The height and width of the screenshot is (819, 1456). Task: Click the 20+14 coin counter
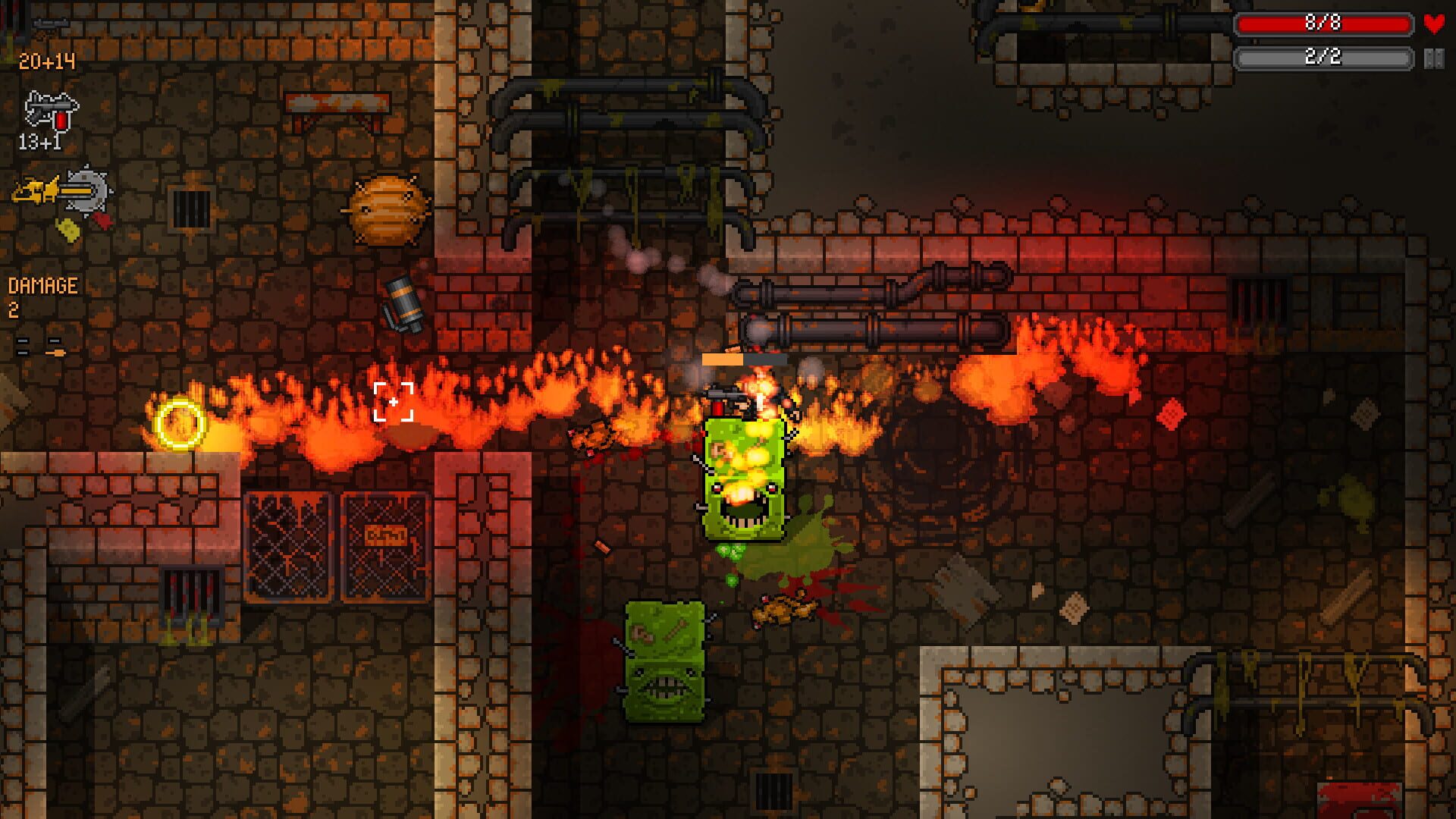point(47,61)
